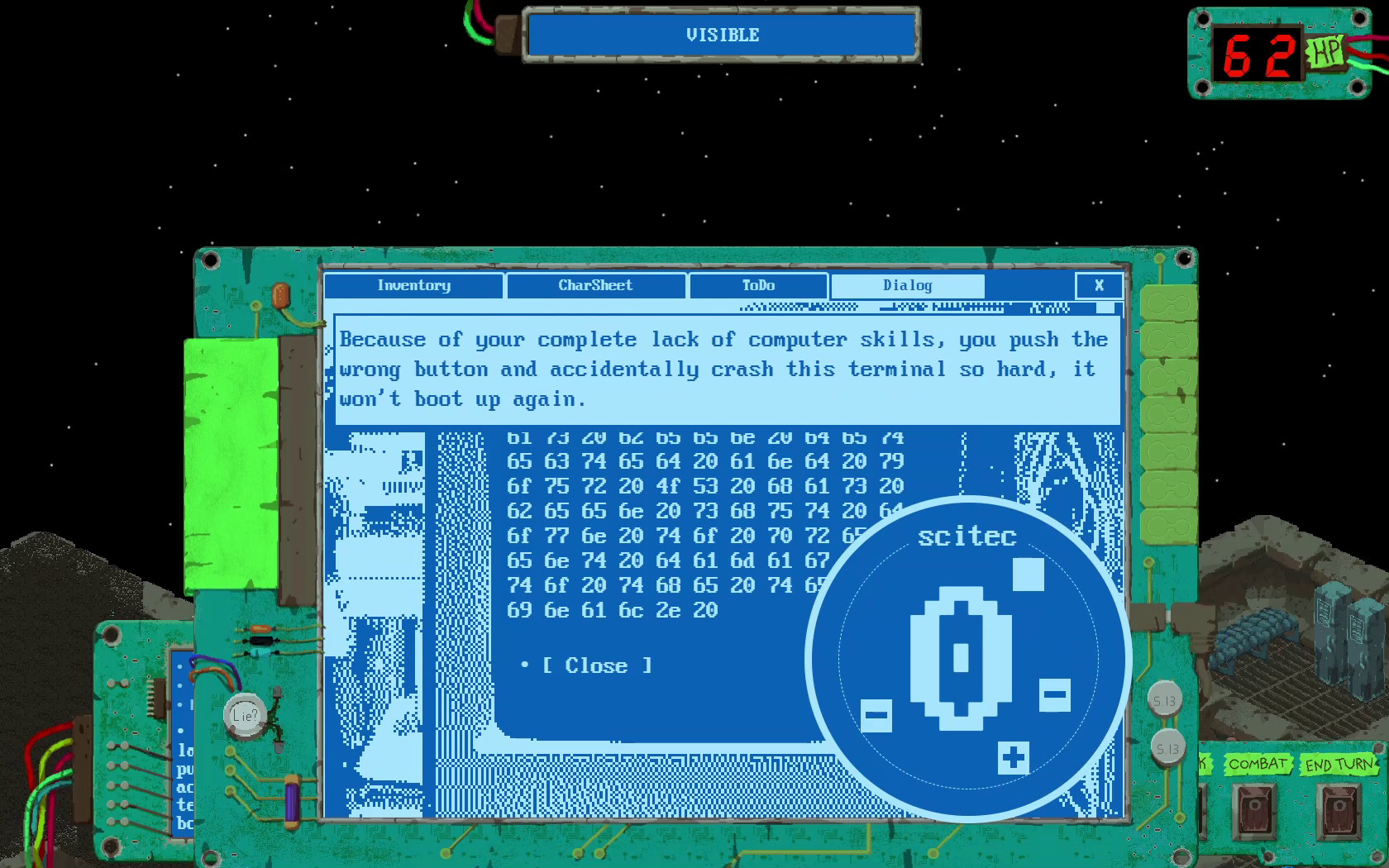Click the orange capacitor above the monitor
The width and height of the screenshot is (1389, 868).
coord(281,295)
